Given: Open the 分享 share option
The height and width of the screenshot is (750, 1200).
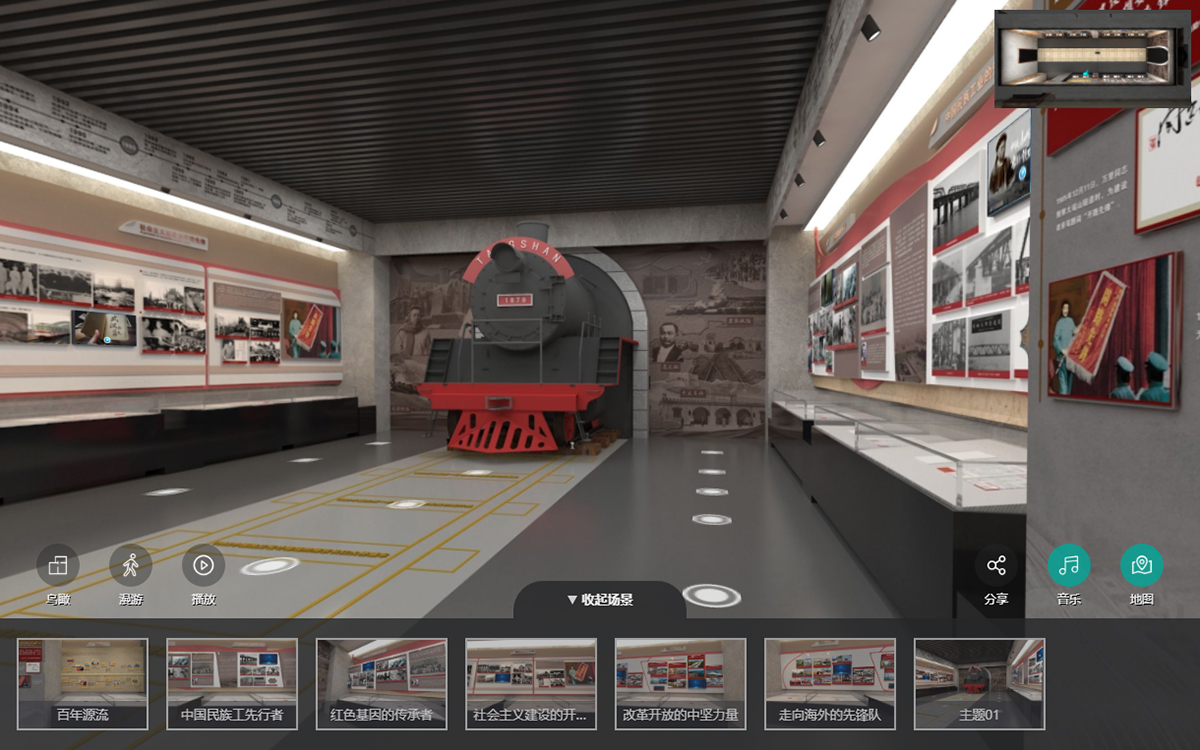Looking at the screenshot, I should [996, 566].
